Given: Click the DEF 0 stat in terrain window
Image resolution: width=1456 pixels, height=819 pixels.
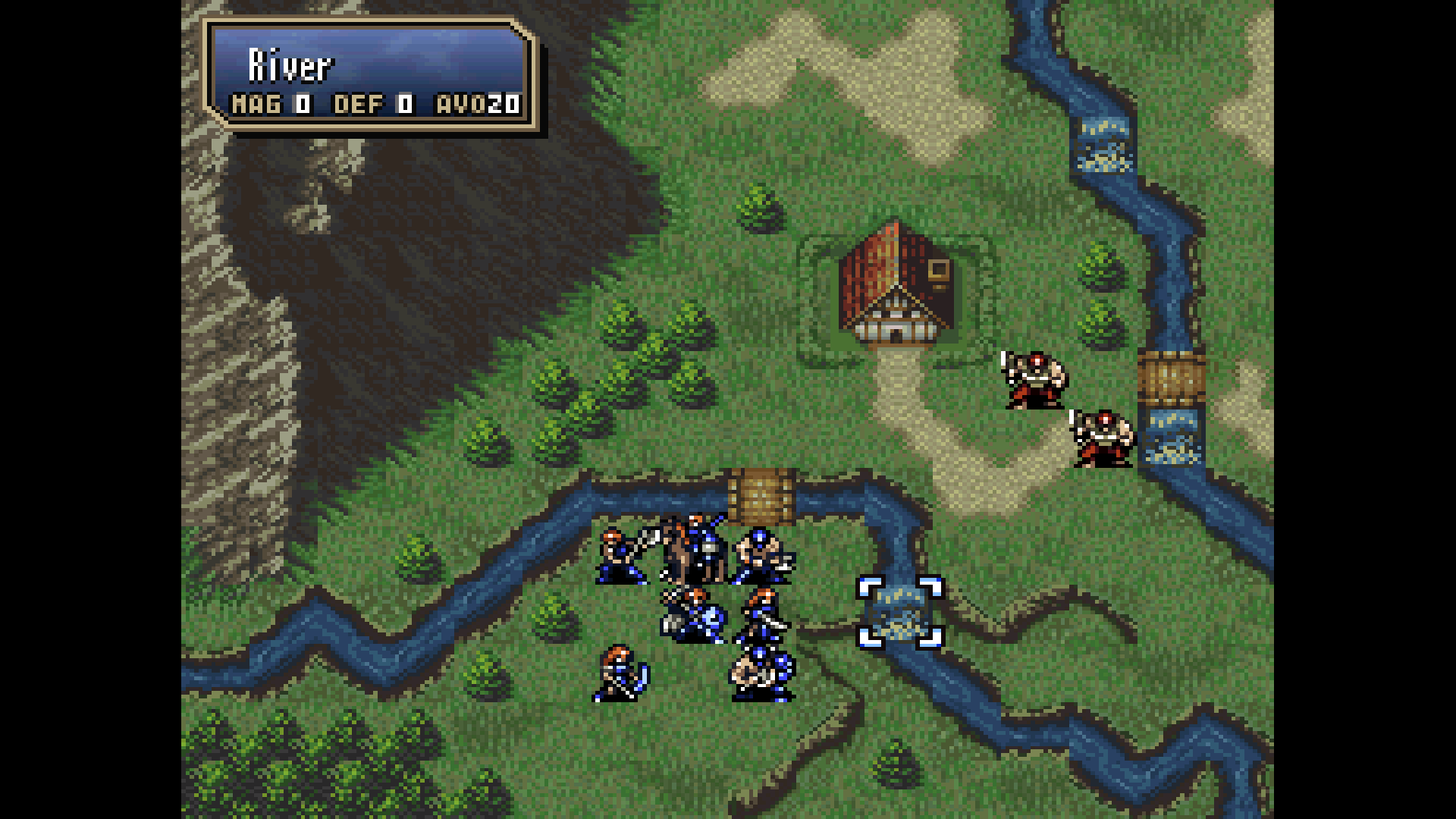Looking at the screenshot, I should pos(372,105).
